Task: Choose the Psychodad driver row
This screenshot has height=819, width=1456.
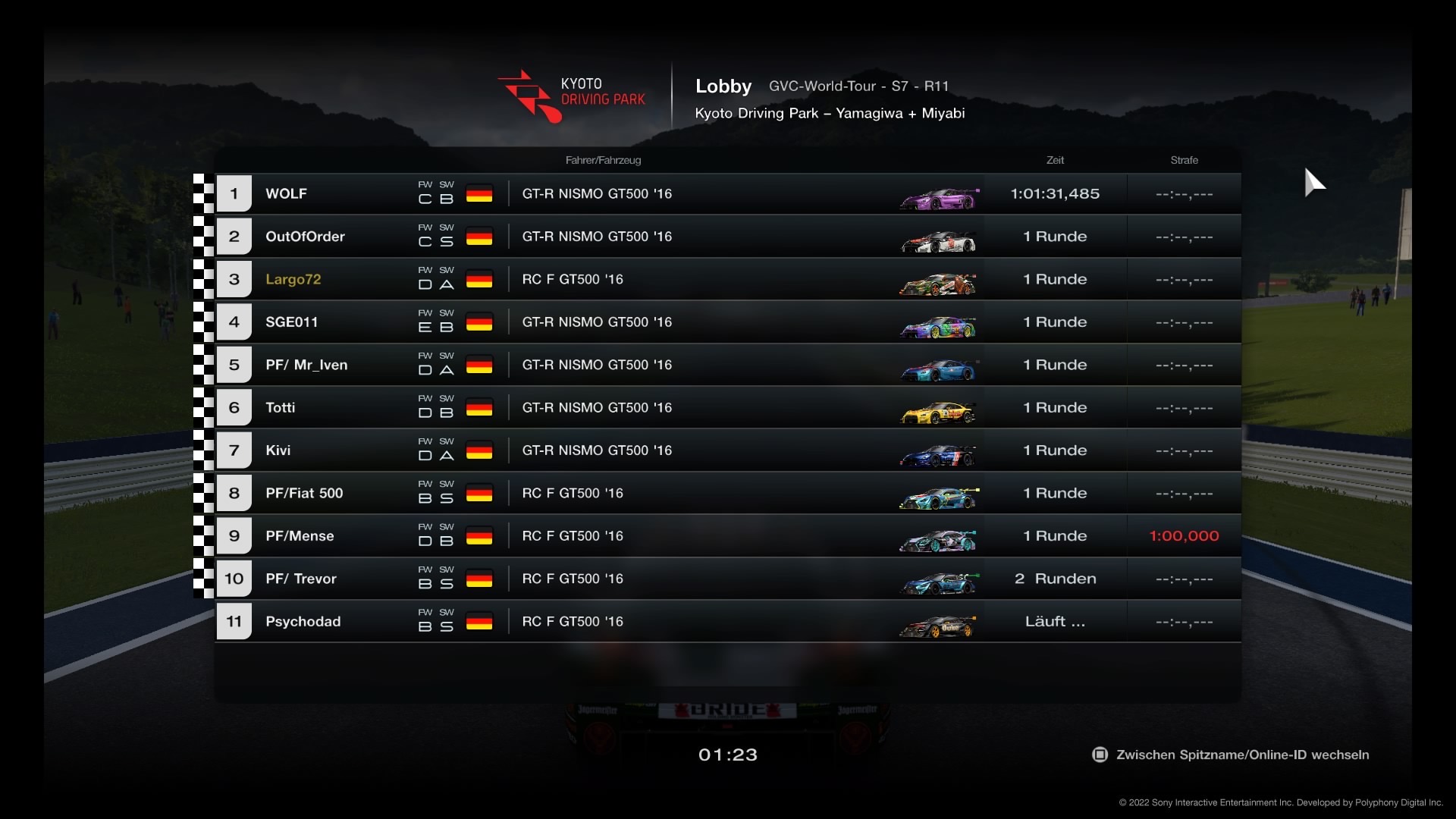Action: (728, 622)
